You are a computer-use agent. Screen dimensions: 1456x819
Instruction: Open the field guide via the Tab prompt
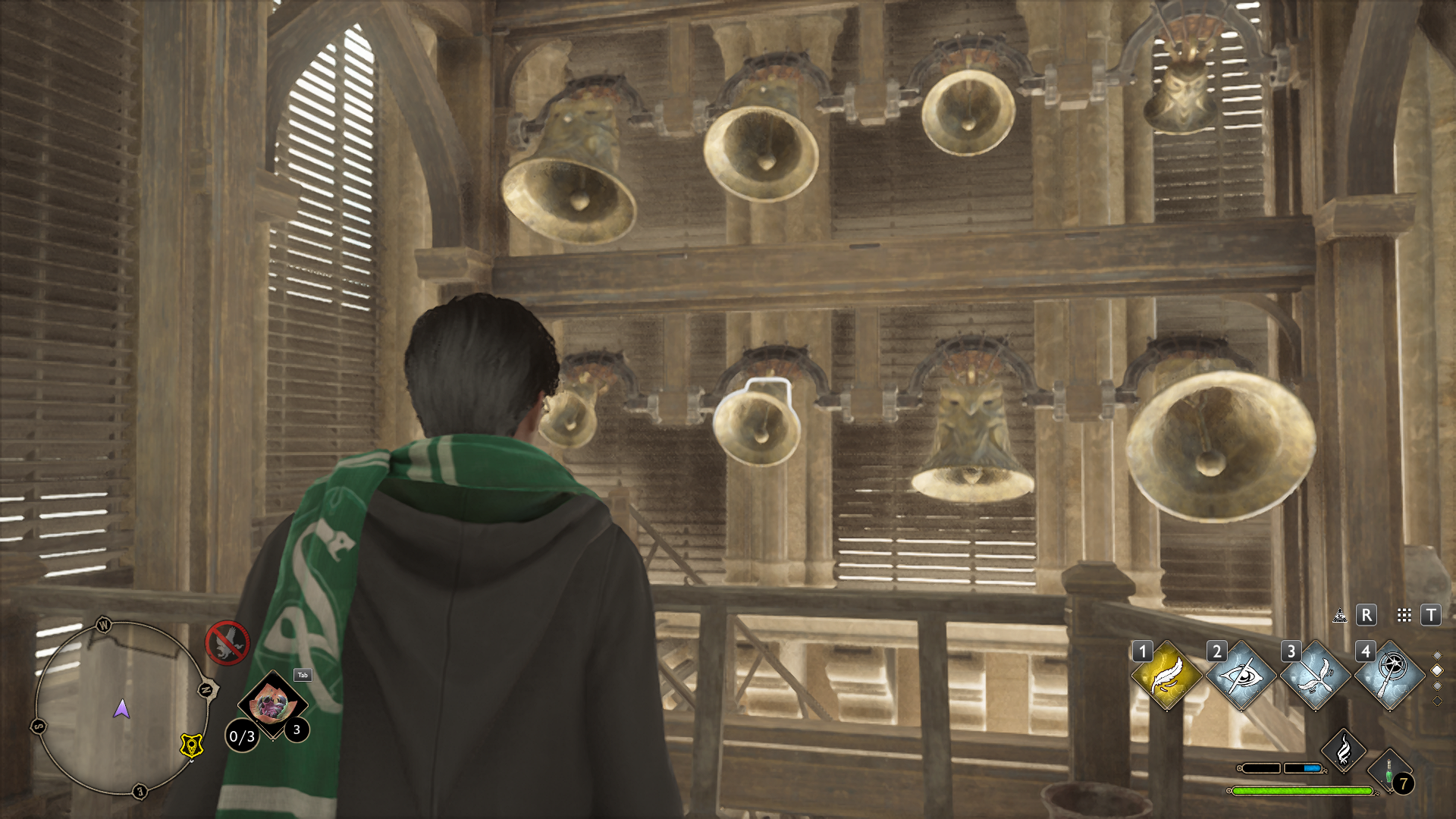pyautogui.click(x=302, y=675)
